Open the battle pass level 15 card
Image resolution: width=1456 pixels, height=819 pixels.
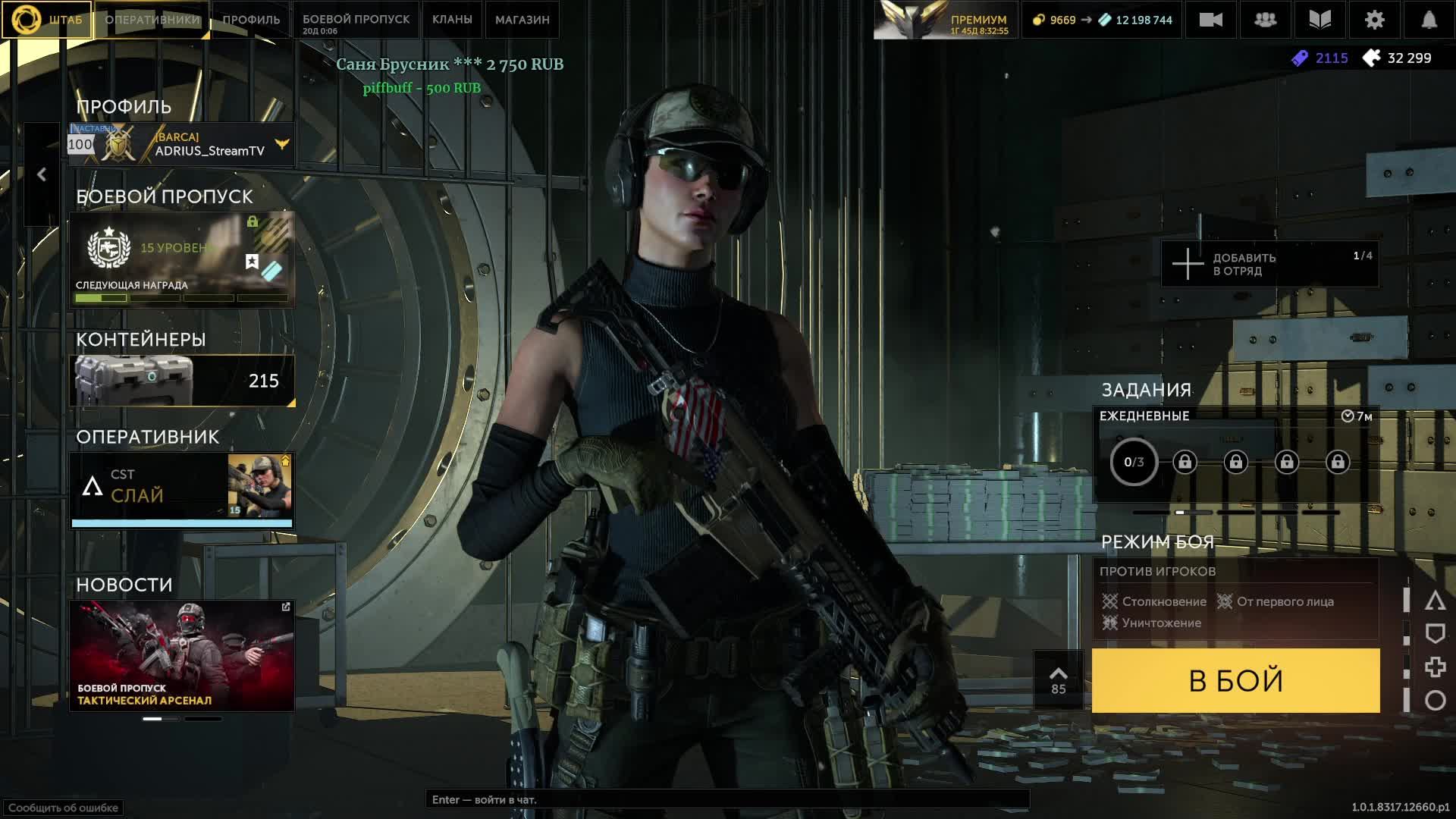click(182, 259)
